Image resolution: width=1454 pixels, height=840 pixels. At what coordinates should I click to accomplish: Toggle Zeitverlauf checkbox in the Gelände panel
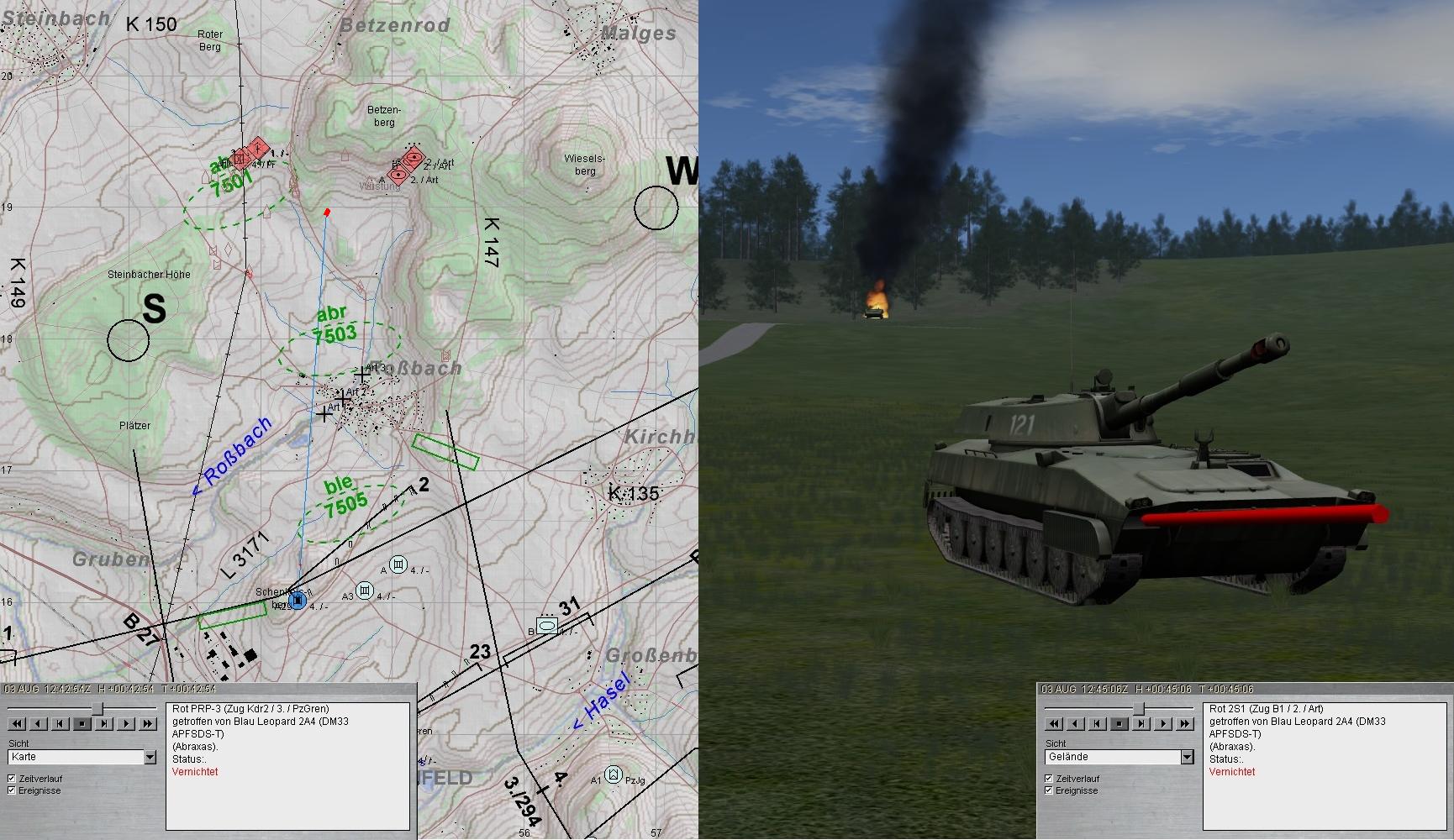coord(1049,779)
